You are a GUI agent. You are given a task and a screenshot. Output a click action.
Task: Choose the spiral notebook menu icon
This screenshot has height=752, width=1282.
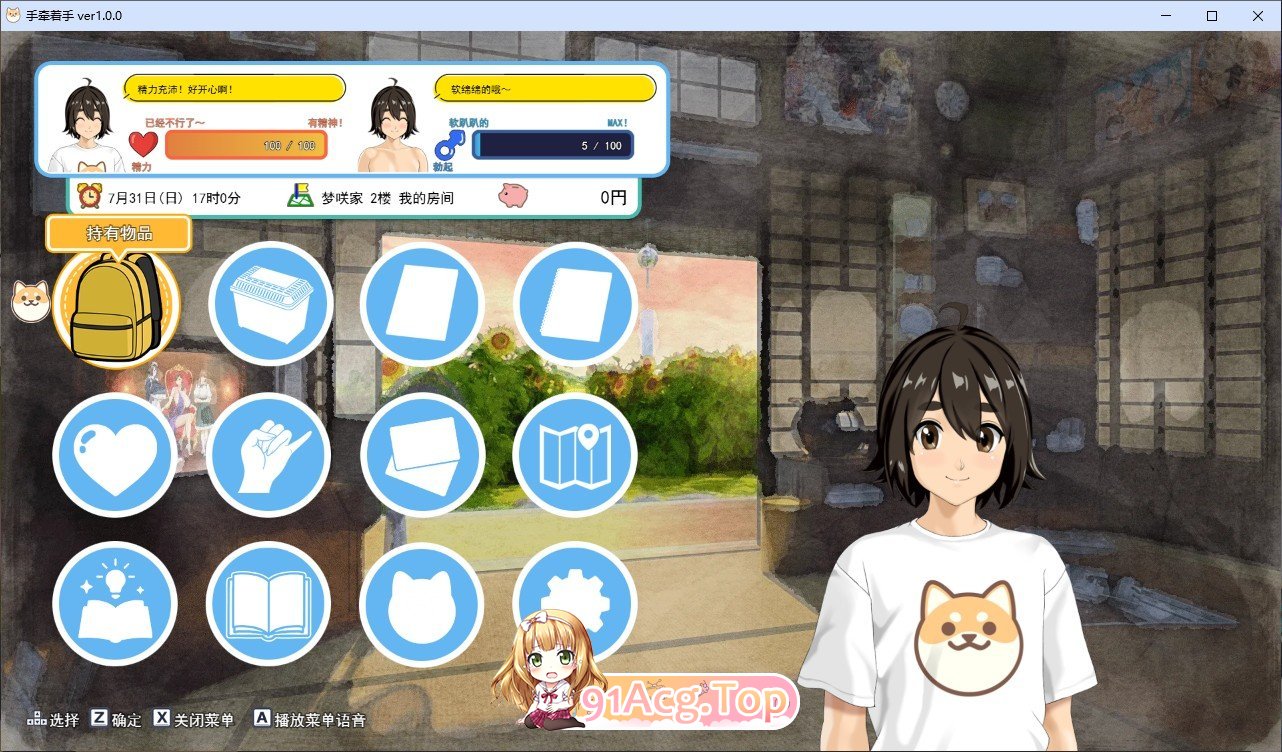click(x=575, y=304)
